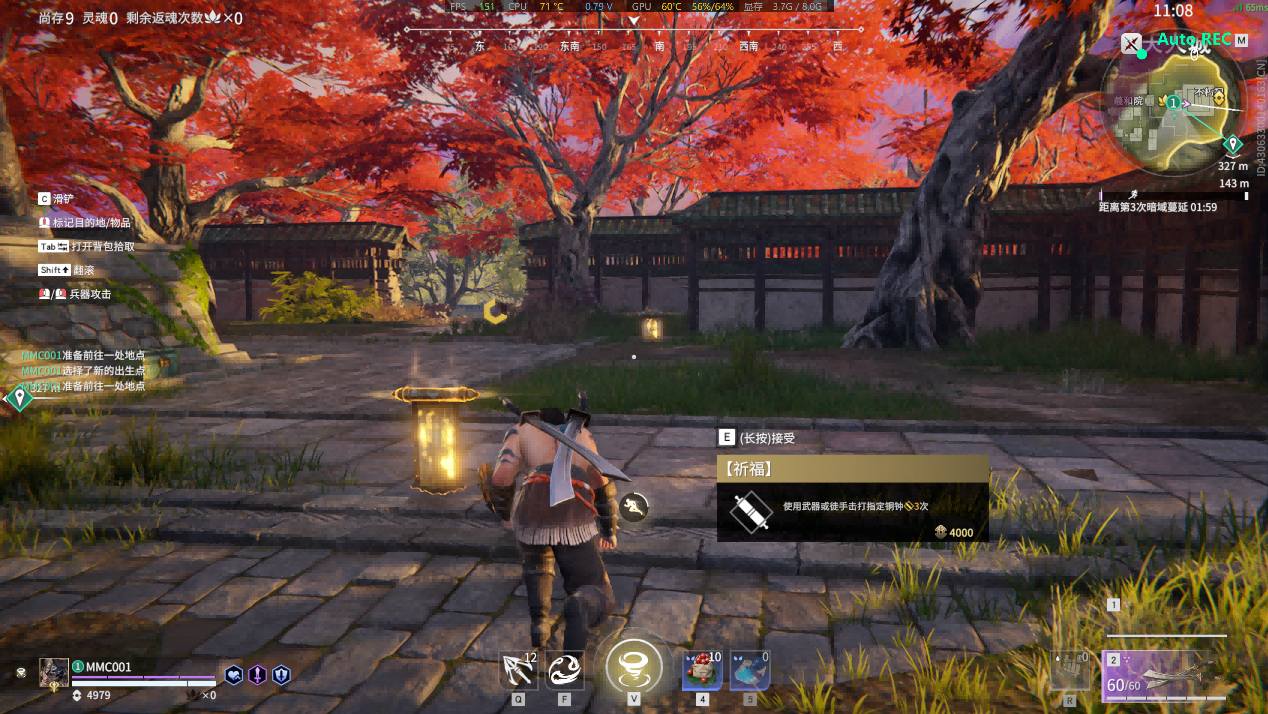The height and width of the screenshot is (714, 1268).
Task: Use the red berry healing item
Action: click(x=702, y=670)
